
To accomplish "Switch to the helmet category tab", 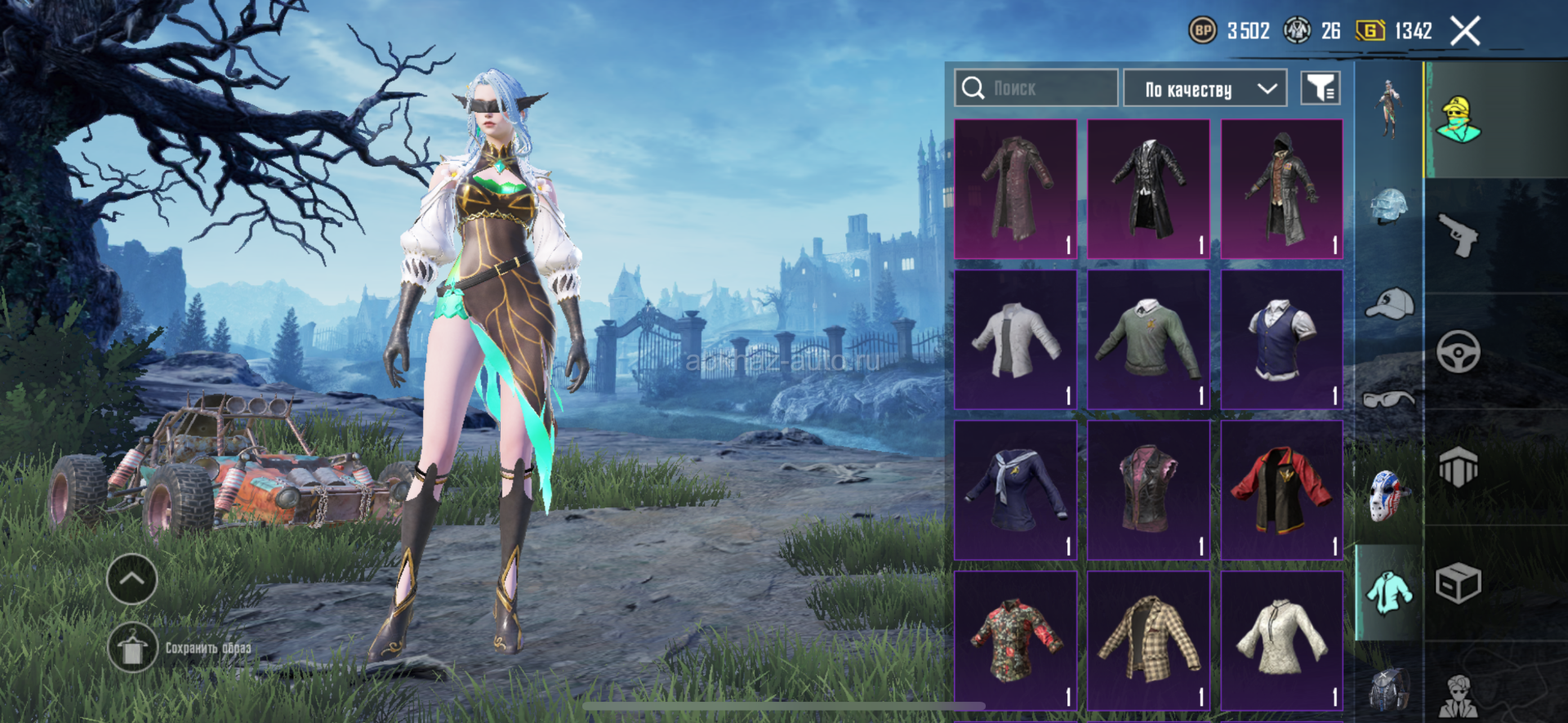I will pos(1388,206).
